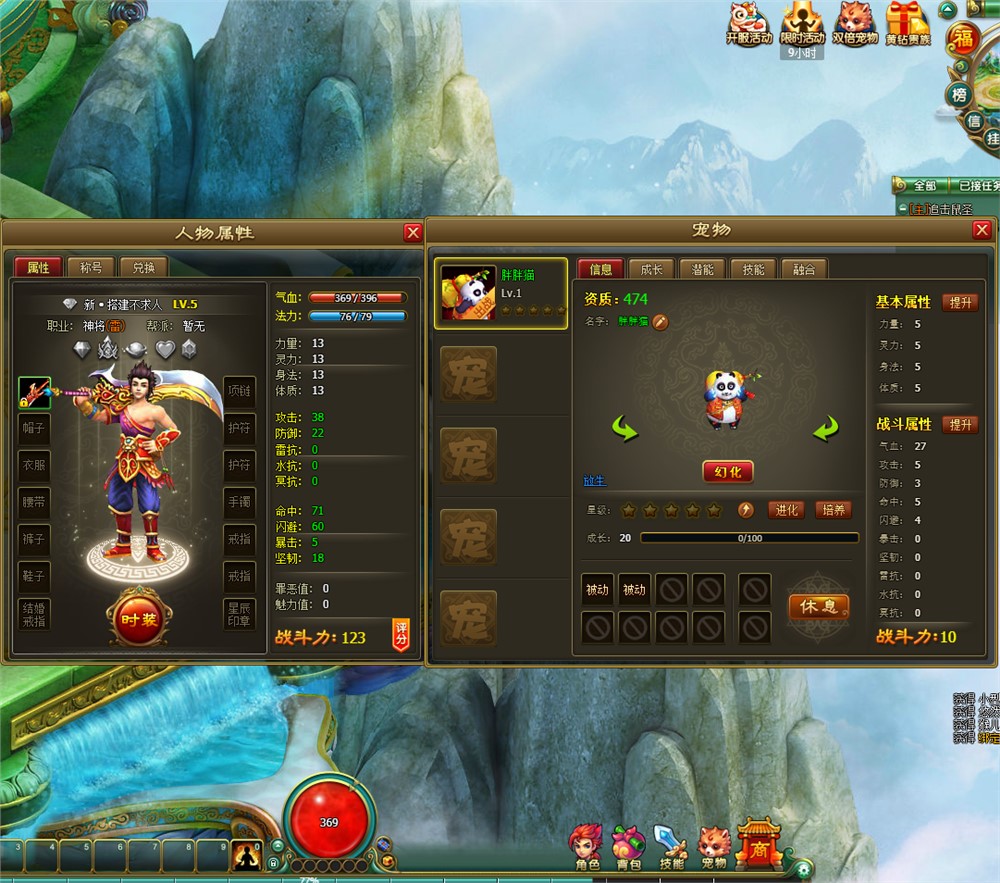Click the 幻化 transform button
The width and height of the screenshot is (1000, 883).
click(x=727, y=472)
